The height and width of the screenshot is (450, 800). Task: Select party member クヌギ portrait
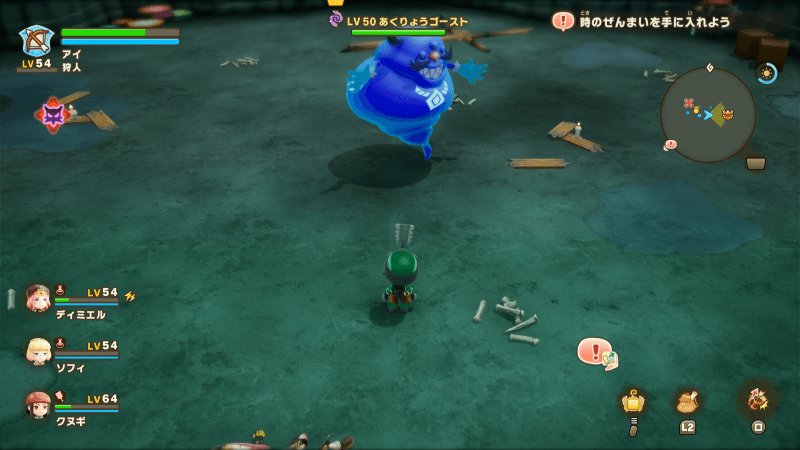39,404
